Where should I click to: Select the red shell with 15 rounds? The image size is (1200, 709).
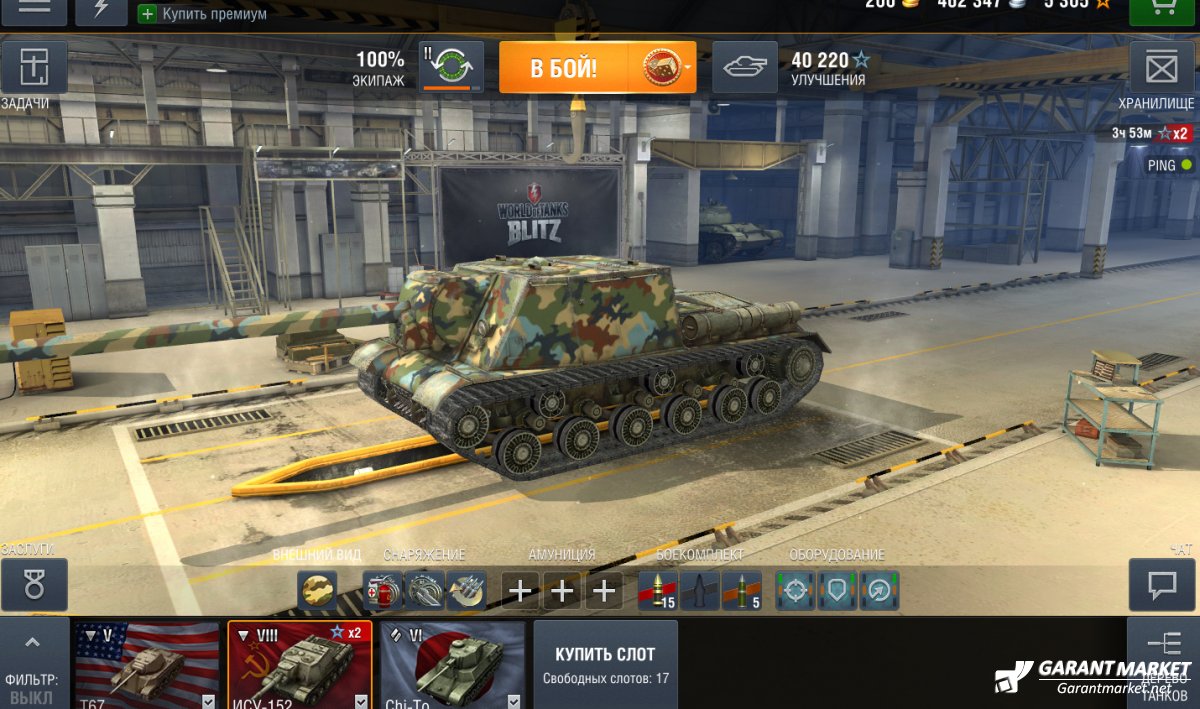click(x=657, y=591)
